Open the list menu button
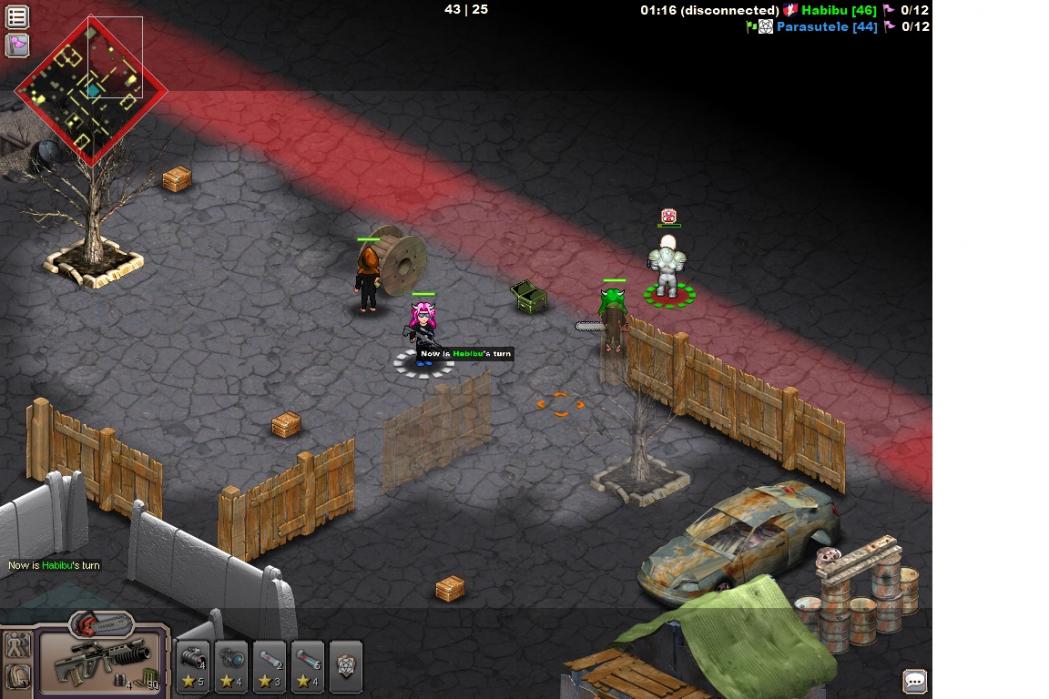The height and width of the screenshot is (699, 1049). coord(17,17)
